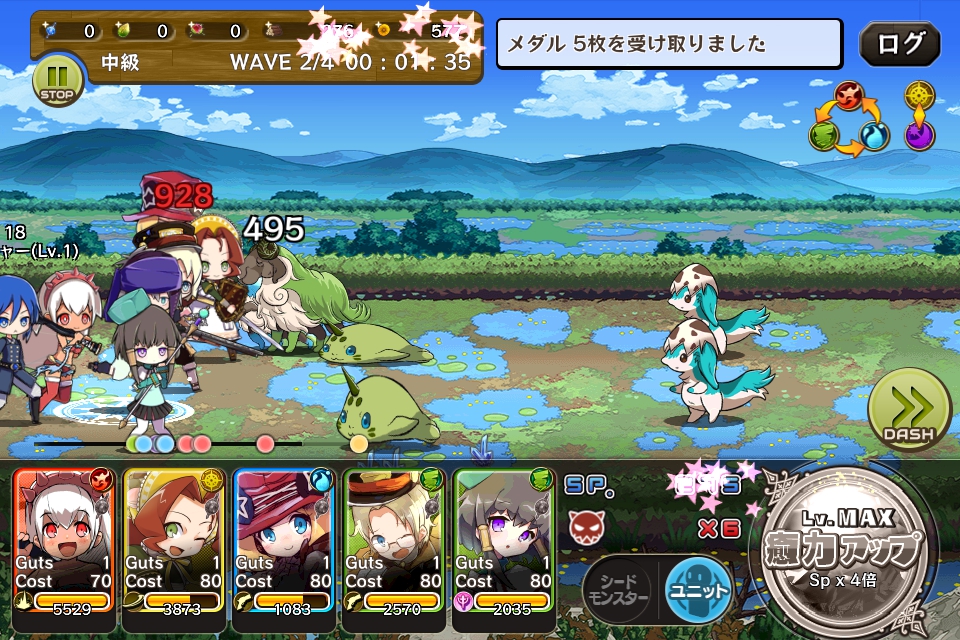Switch to the シードモンスター tab
The height and width of the screenshot is (640, 960).
point(617,589)
